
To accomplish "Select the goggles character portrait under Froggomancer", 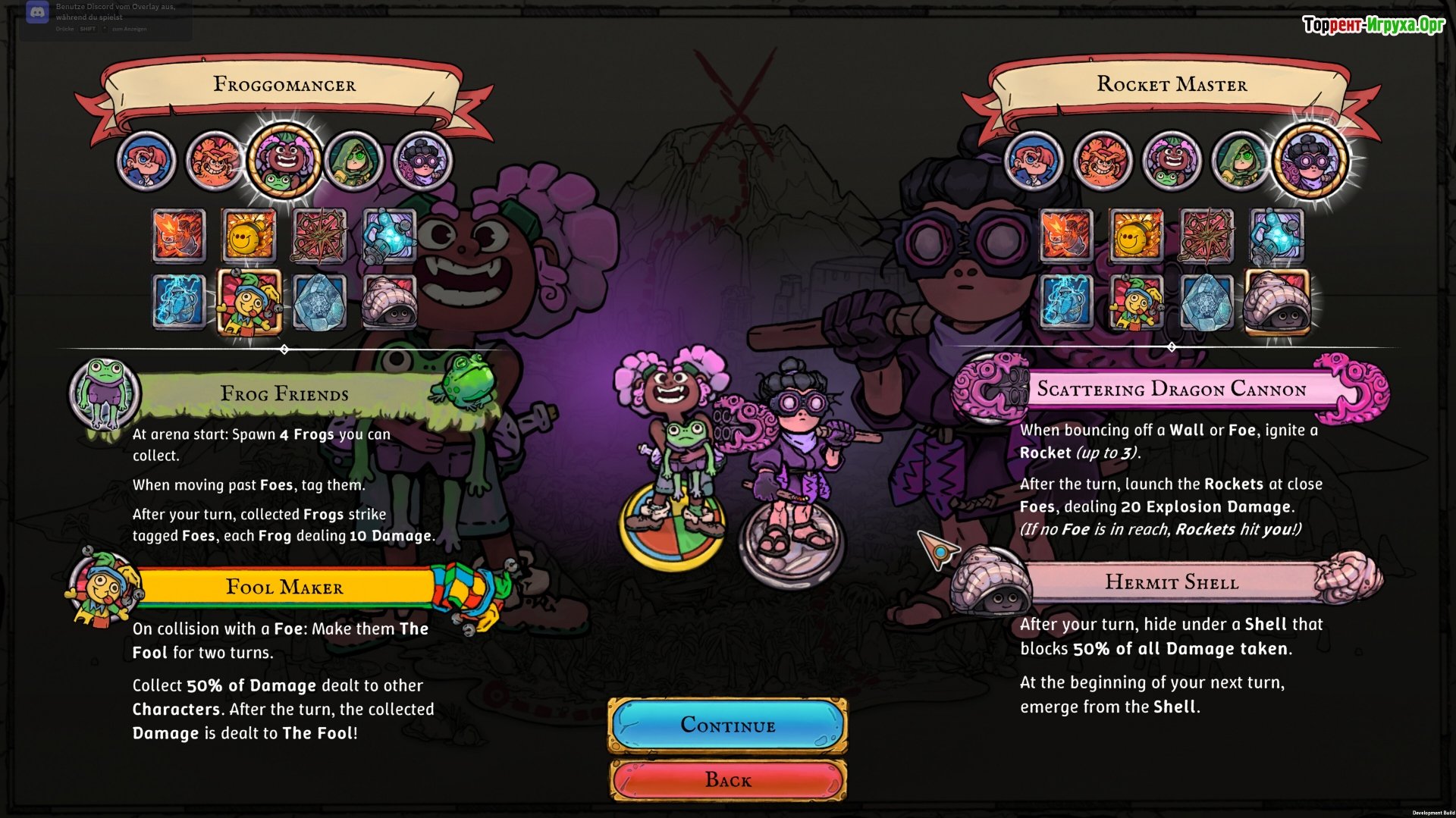I will click(423, 161).
